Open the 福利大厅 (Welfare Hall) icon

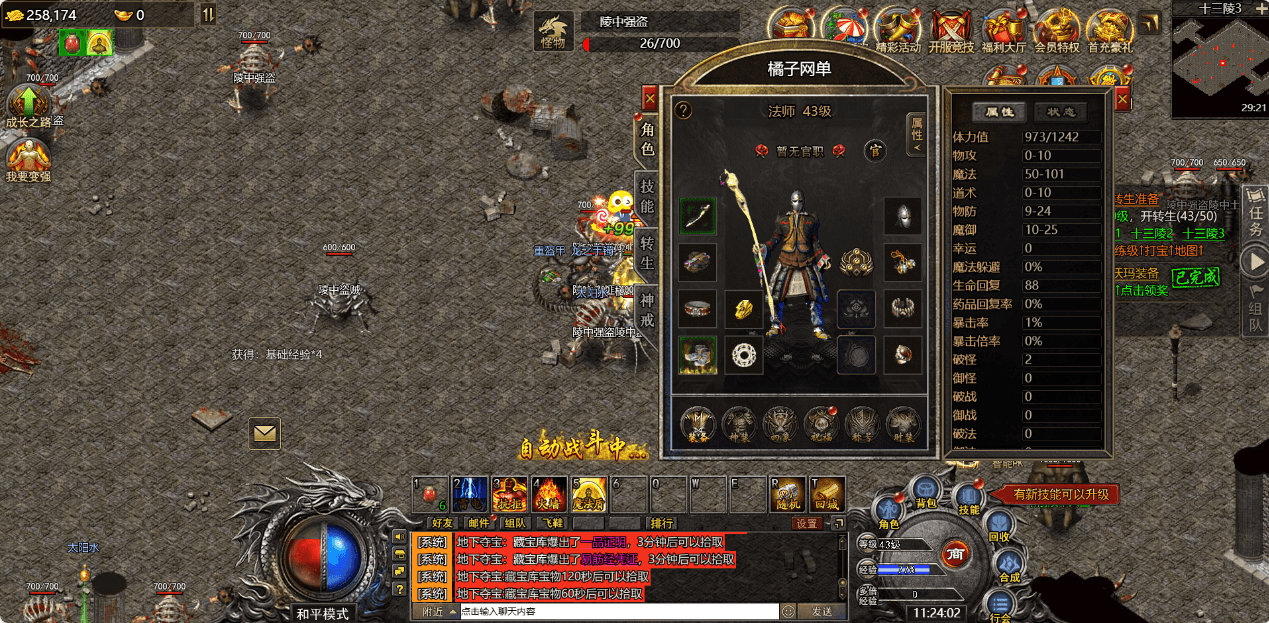click(1001, 31)
